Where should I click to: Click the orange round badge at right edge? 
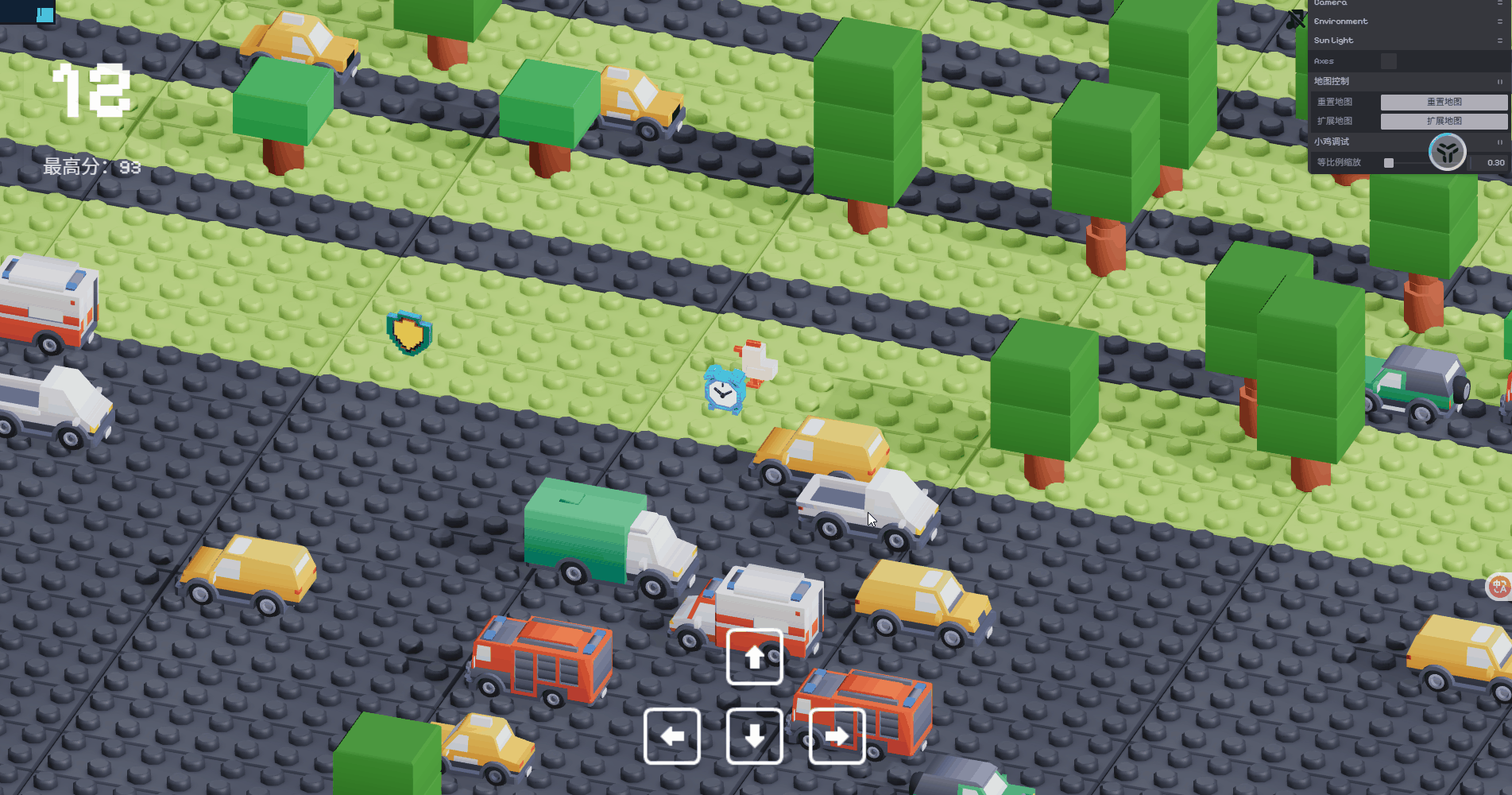click(1499, 588)
